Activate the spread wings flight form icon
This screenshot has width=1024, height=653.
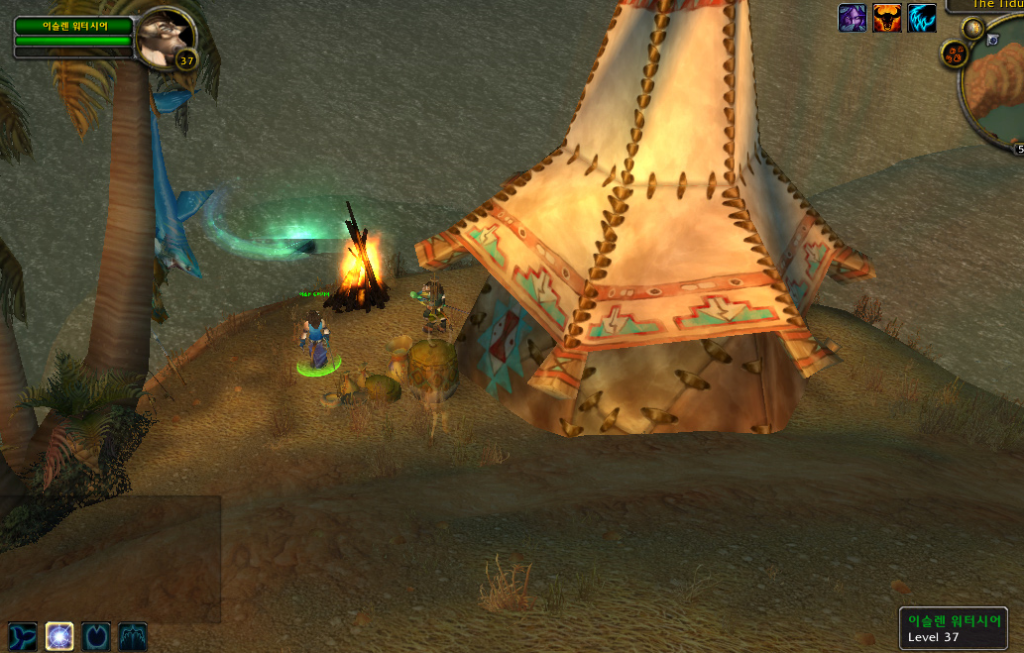pyautogui.click(x=133, y=636)
